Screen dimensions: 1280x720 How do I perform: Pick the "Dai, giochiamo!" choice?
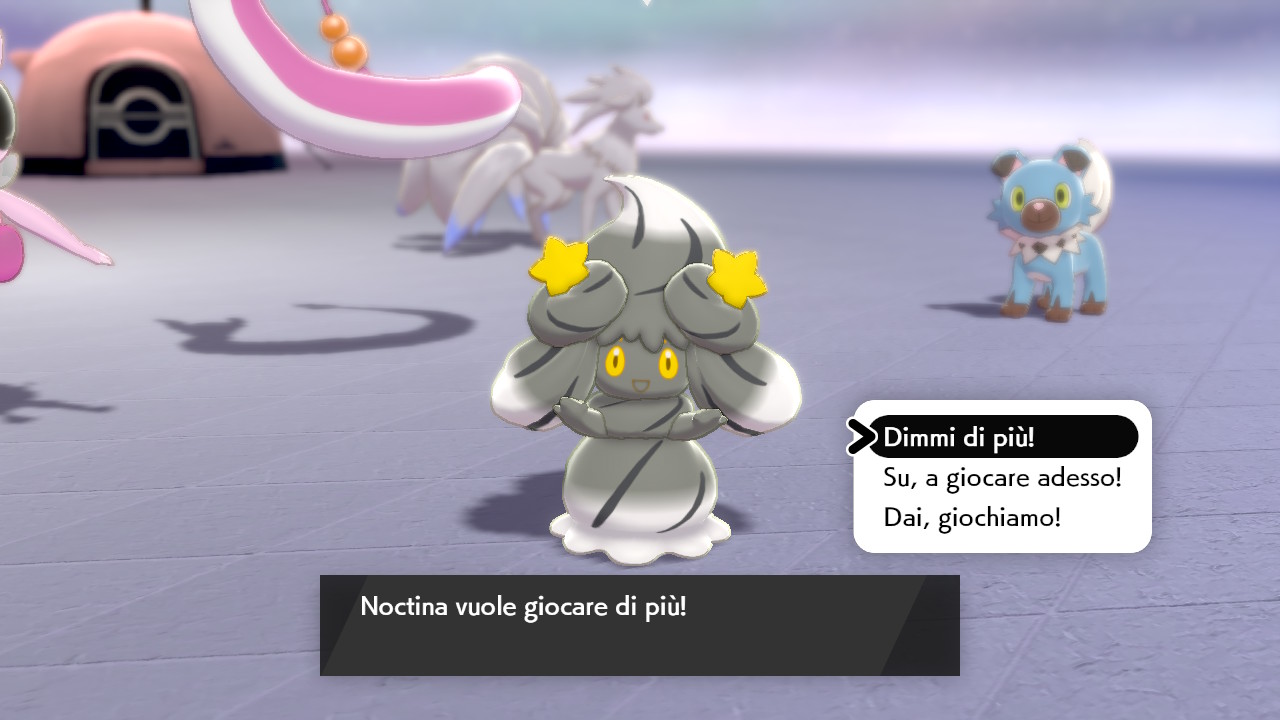pyautogui.click(x=972, y=518)
